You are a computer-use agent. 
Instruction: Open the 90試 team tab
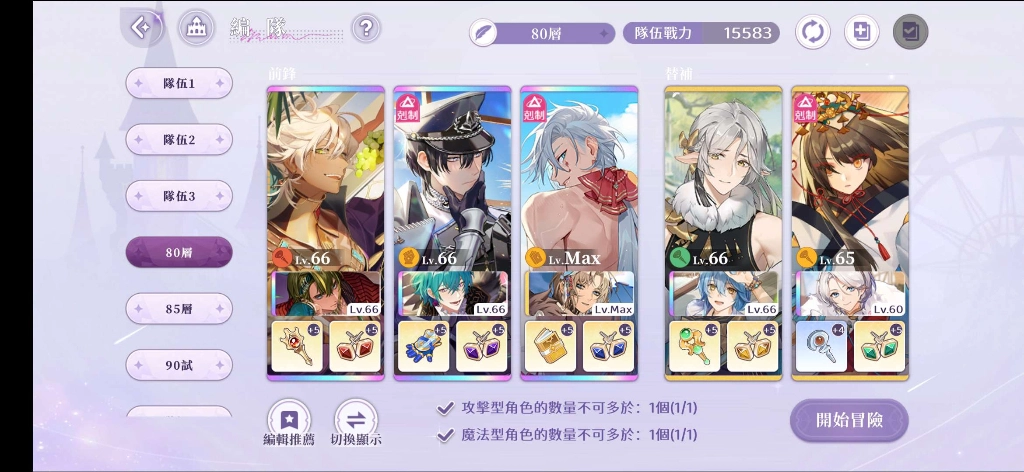[x=179, y=365]
